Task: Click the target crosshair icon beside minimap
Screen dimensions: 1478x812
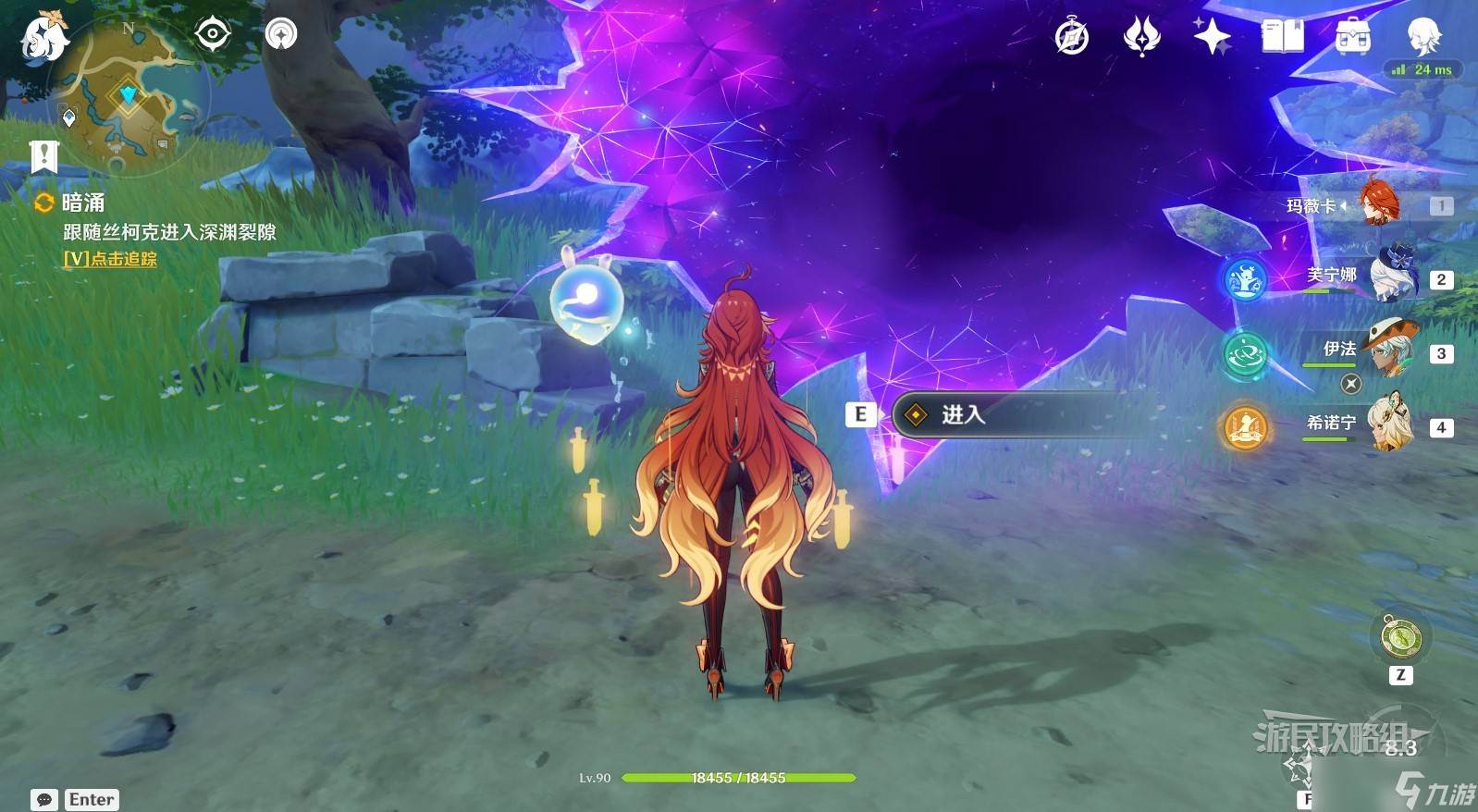Action: pyautogui.click(x=212, y=34)
